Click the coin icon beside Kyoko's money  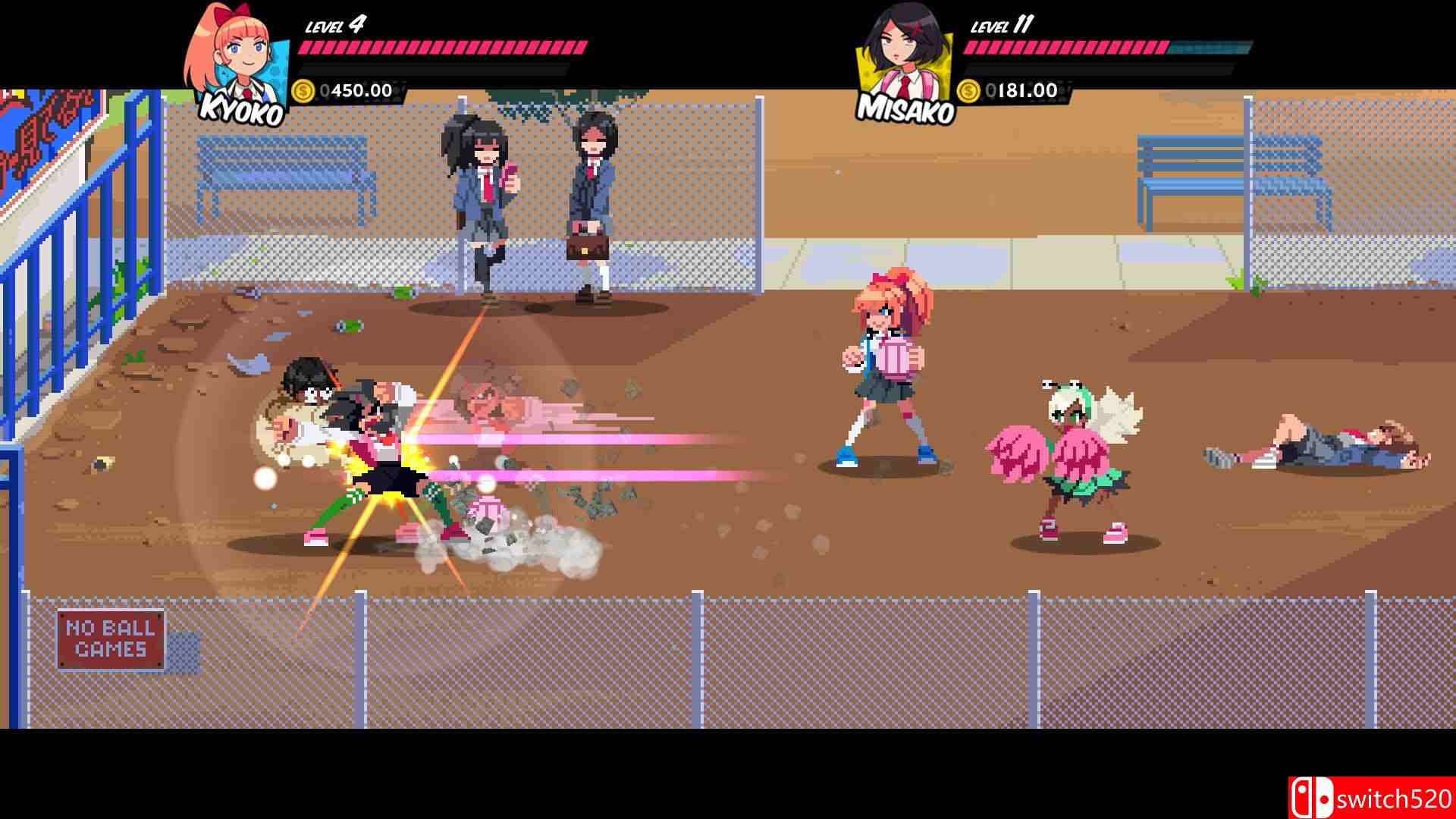(303, 91)
